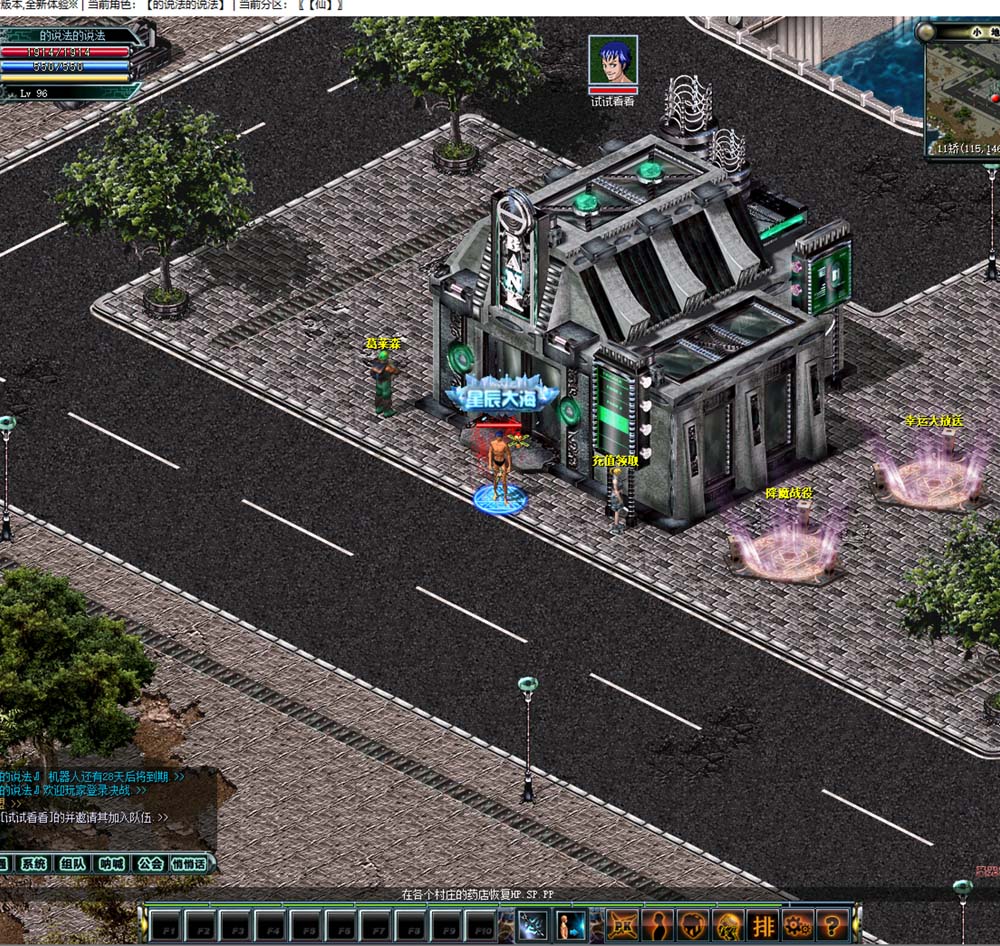Click the team invite chat message about 试试看看
Screen dimensions: 1000x946
click(84, 817)
